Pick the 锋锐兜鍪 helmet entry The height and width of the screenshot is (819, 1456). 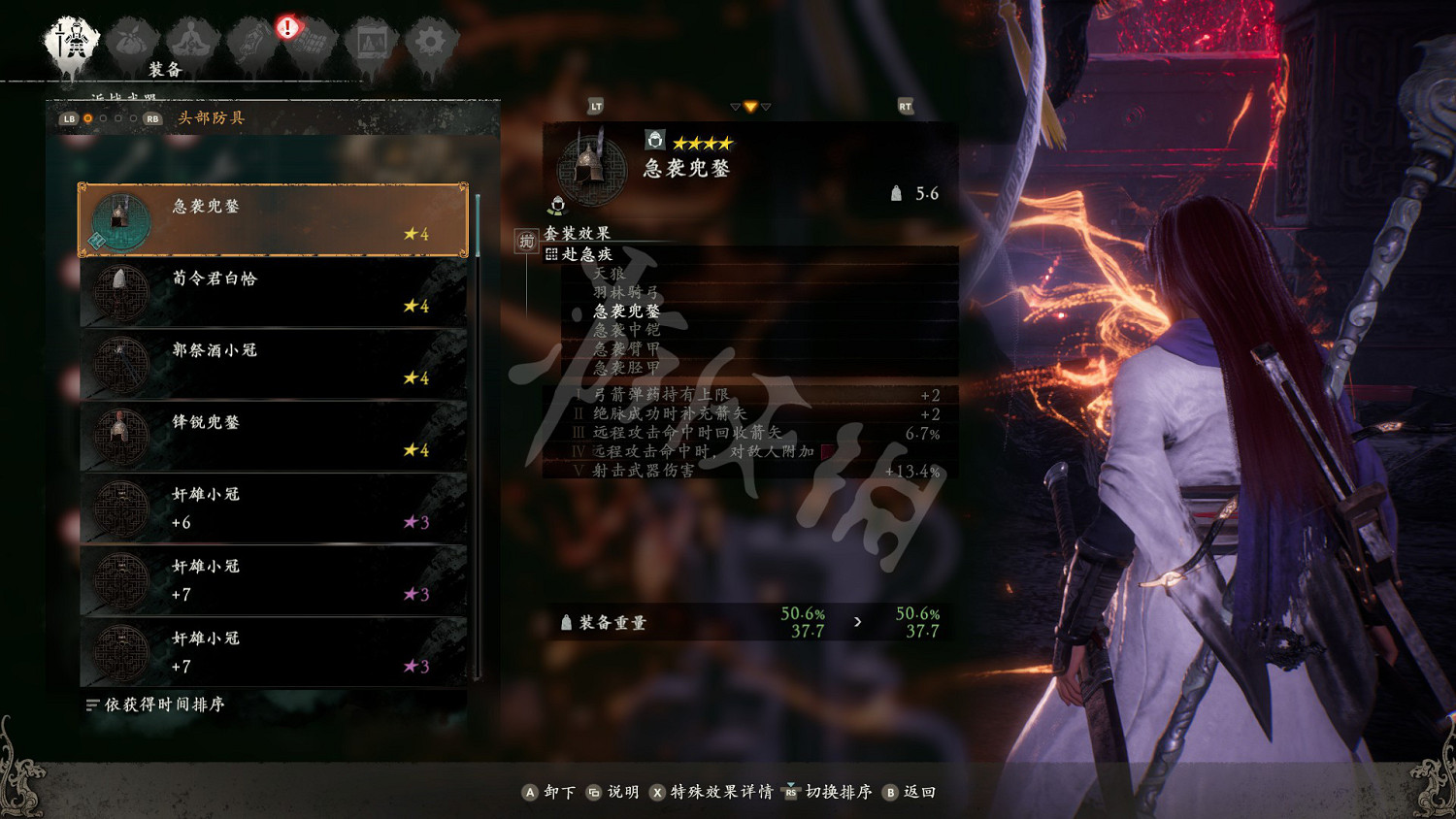tap(273, 436)
